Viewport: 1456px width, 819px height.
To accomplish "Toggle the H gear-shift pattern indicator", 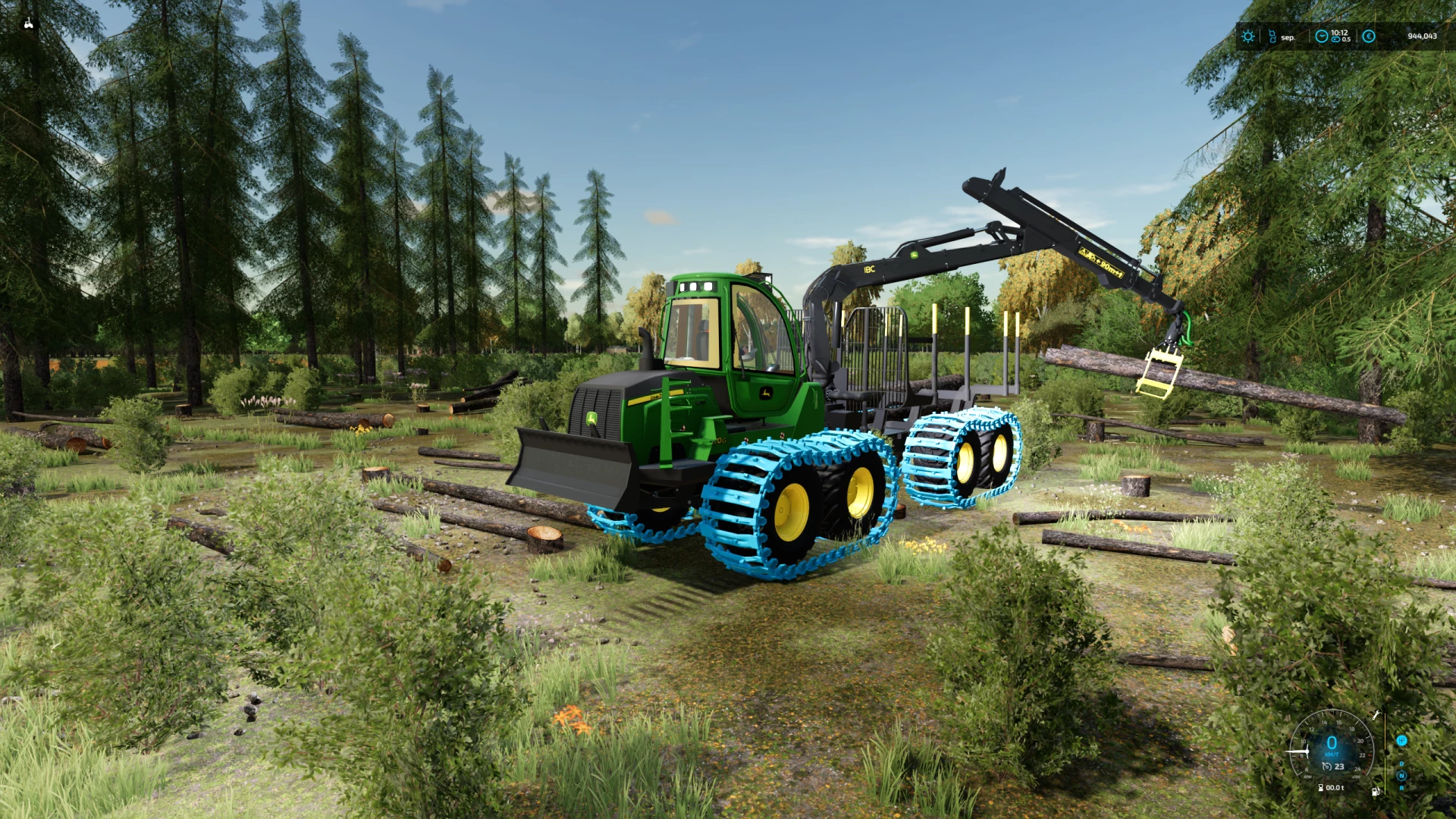I will [1401, 741].
